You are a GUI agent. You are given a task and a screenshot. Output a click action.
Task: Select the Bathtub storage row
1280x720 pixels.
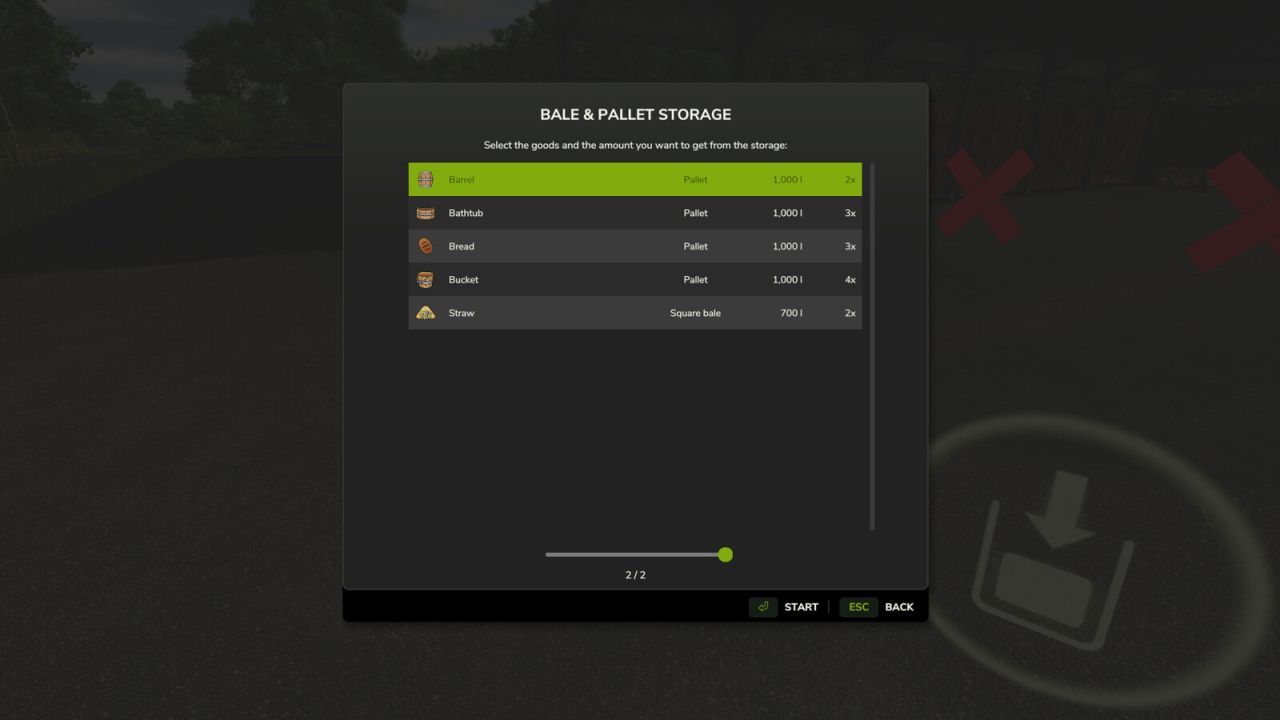635,212
